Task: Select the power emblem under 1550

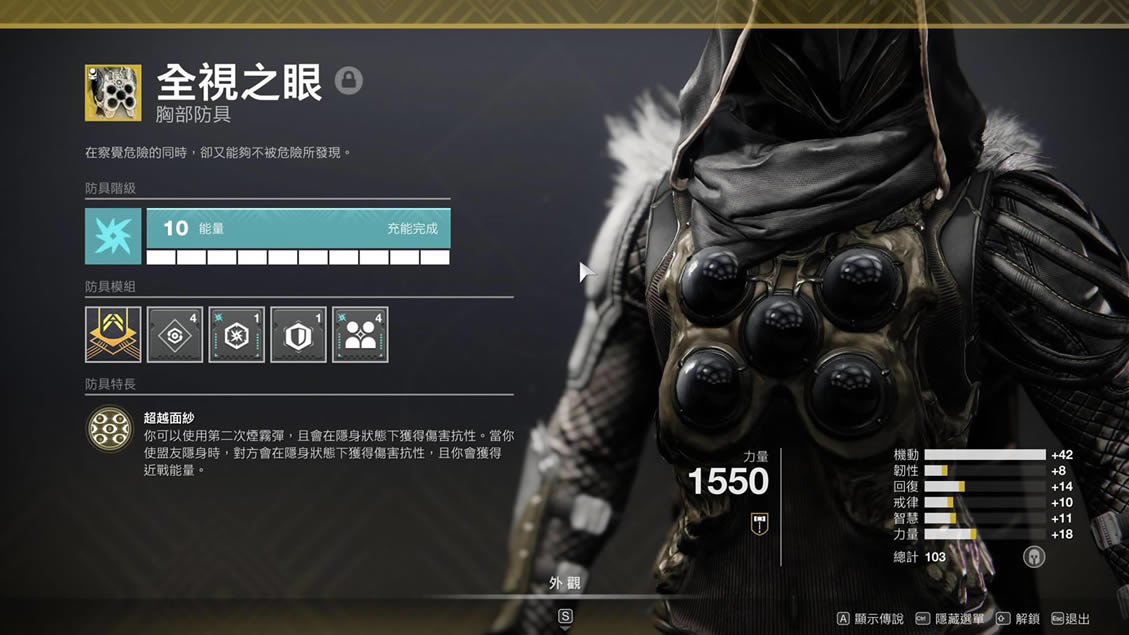Action: [758, 521]
